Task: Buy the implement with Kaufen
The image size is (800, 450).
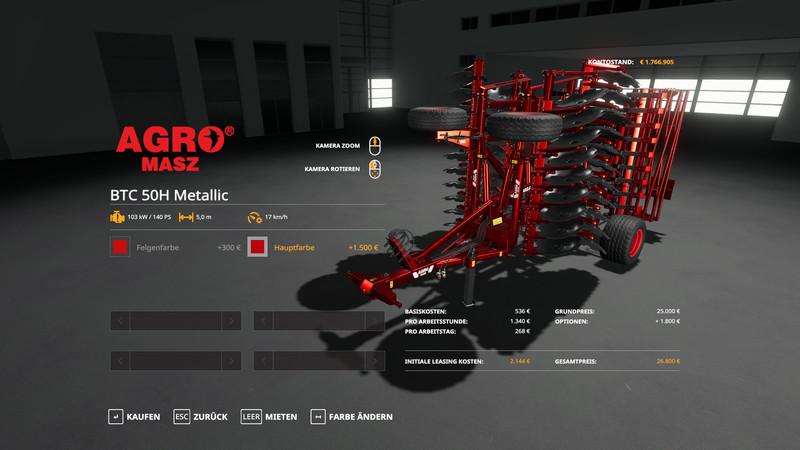Action: 134,416
